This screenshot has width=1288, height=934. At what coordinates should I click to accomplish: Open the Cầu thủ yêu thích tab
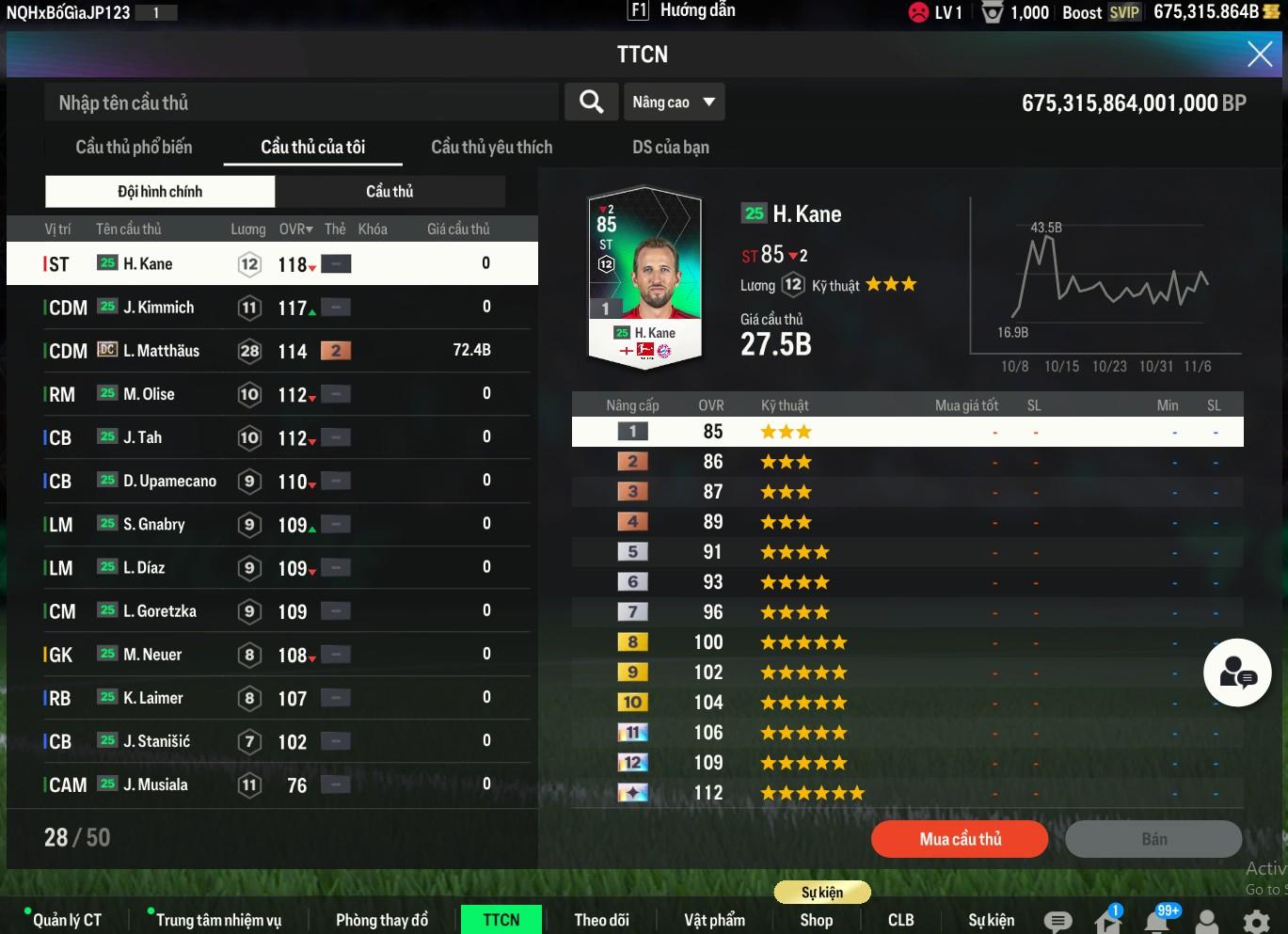point(491,147)
